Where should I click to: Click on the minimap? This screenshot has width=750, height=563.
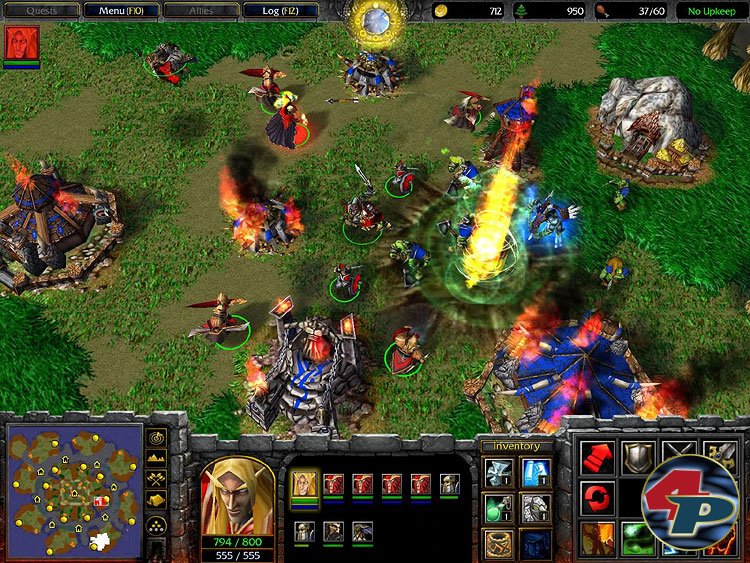[x=75, y=490]
